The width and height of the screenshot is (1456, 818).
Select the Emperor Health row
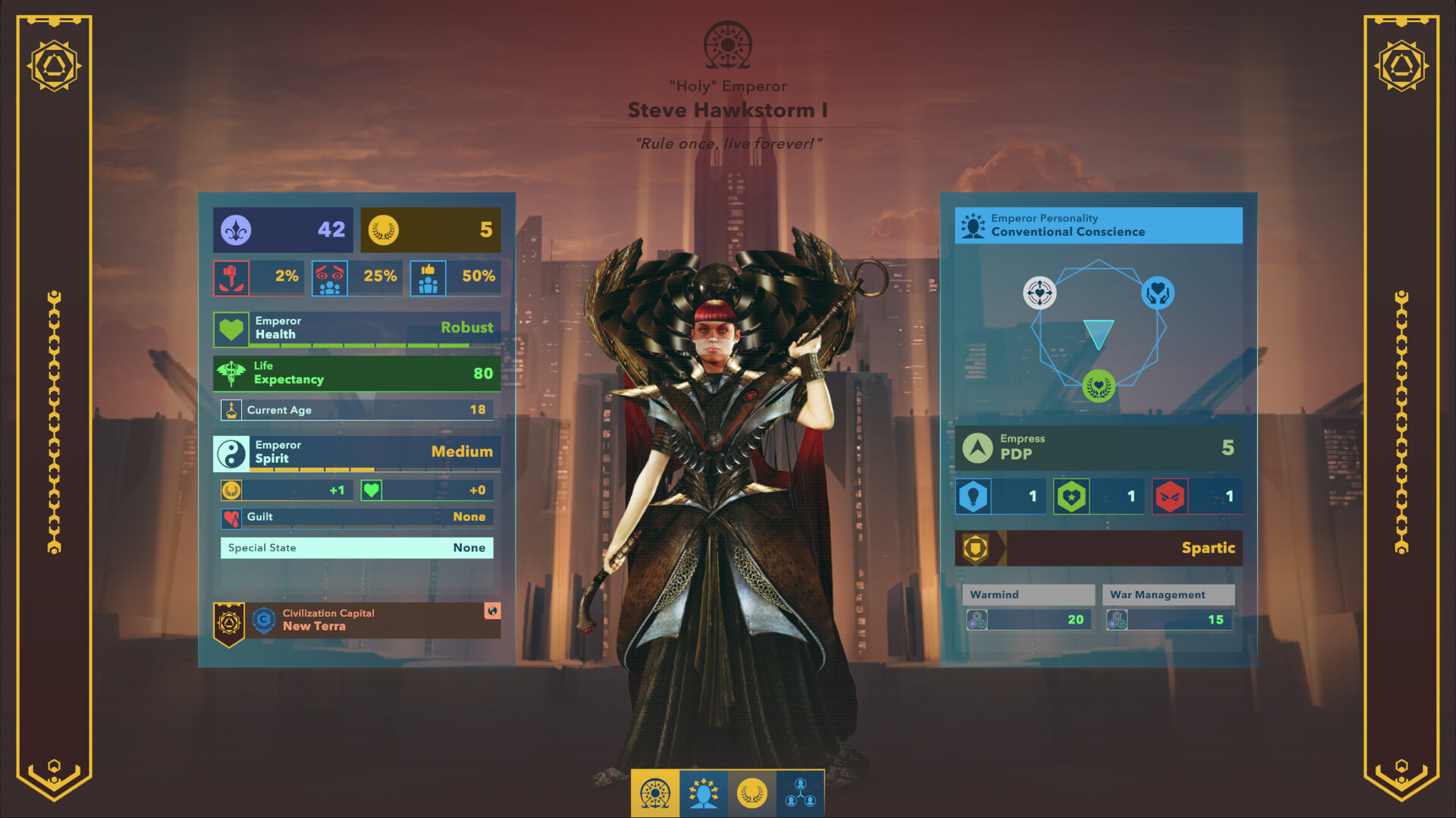pyautogui.click(x=356, y=328)
